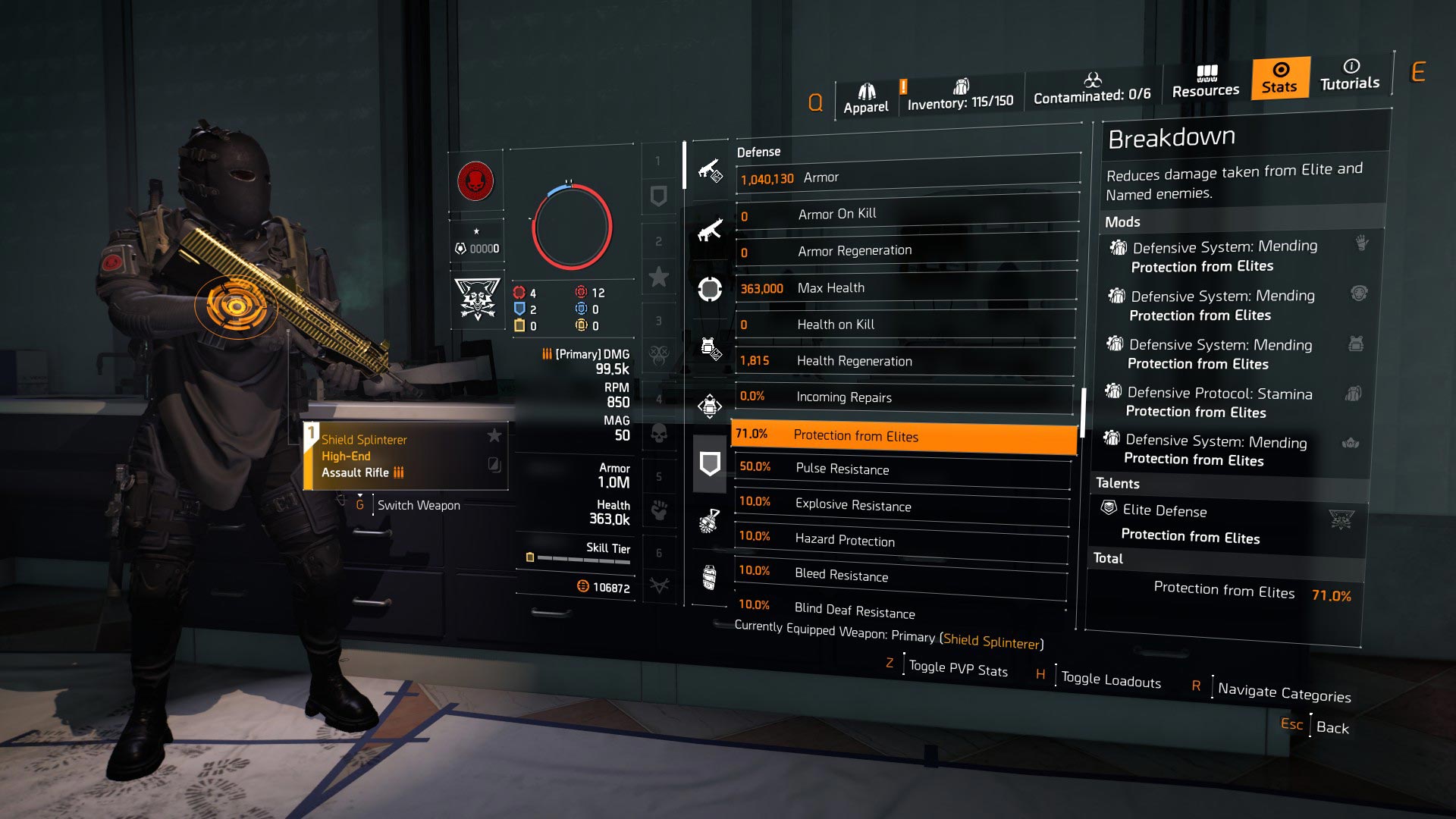Open the Resources panel icon
Image resolution: width=1456 pixels, height=819 pixels.
[1206, 82]
